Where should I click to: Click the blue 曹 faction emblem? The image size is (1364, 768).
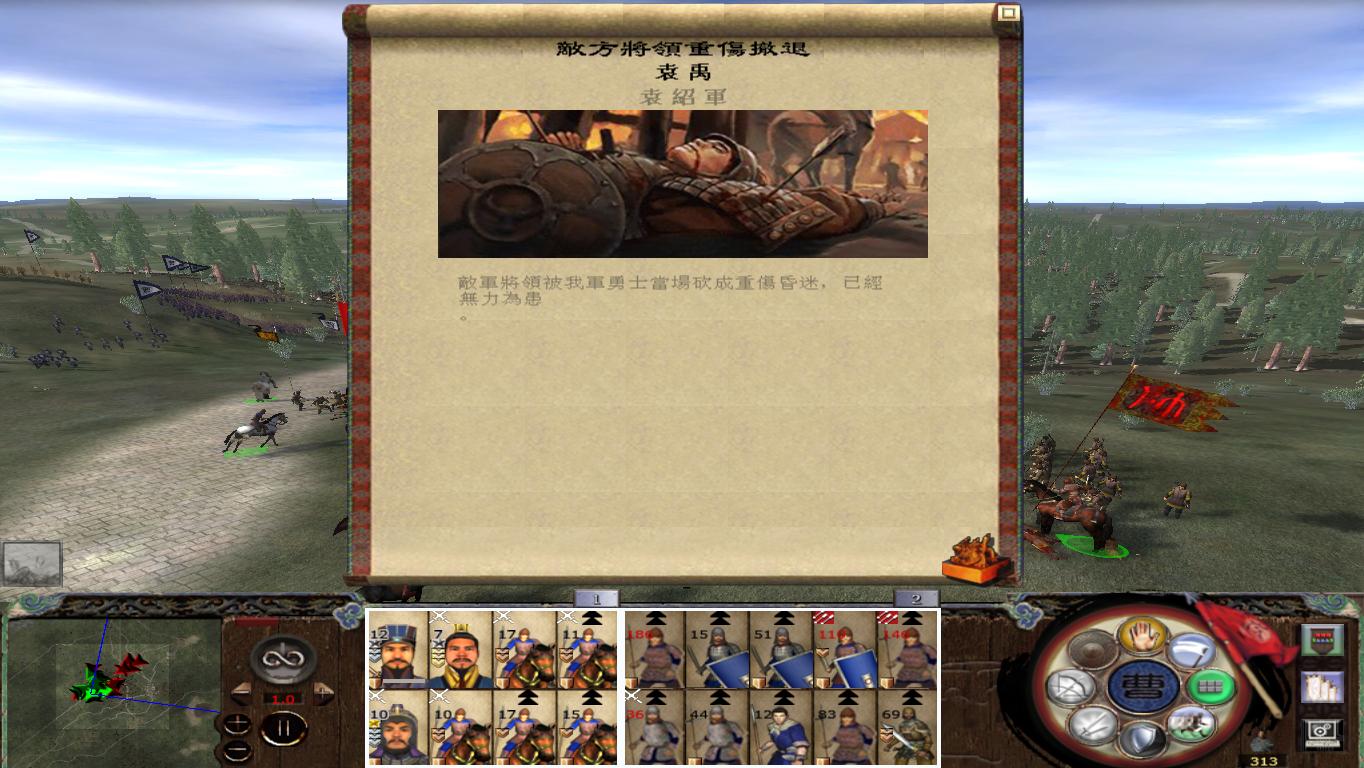[1144, 685]
